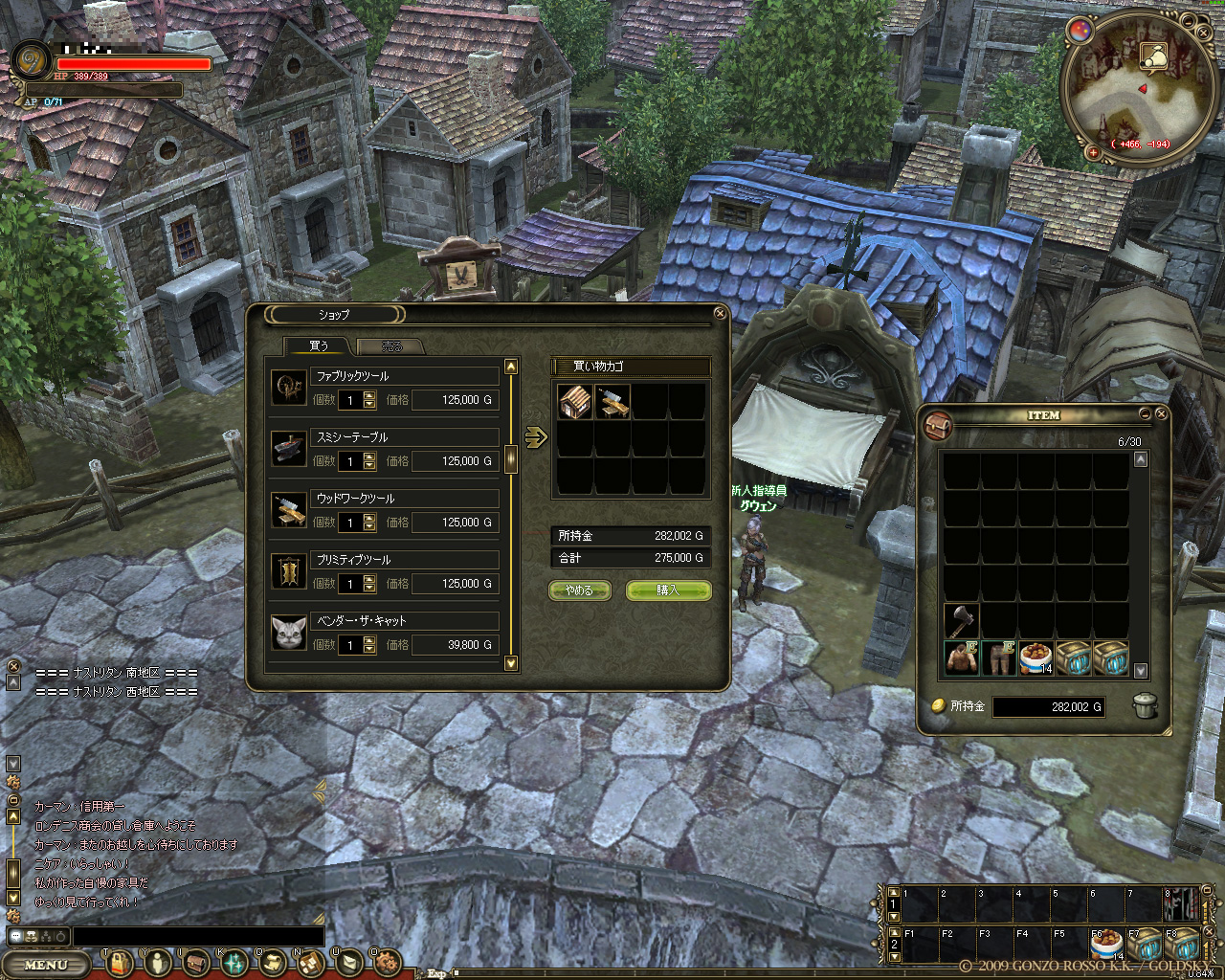Minimize the ITEM inventory window
The width and height of the screenshot is (1225, 980).
coord(1145,414)
